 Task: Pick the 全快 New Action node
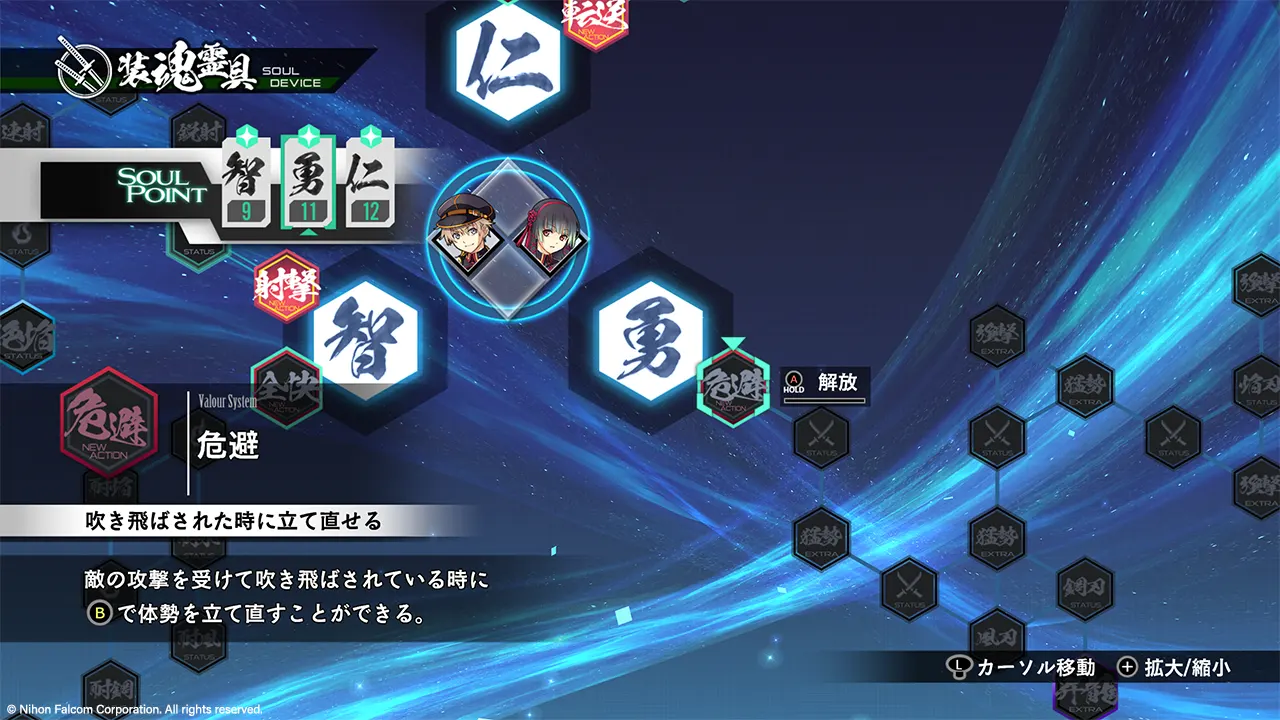[288, 385]
